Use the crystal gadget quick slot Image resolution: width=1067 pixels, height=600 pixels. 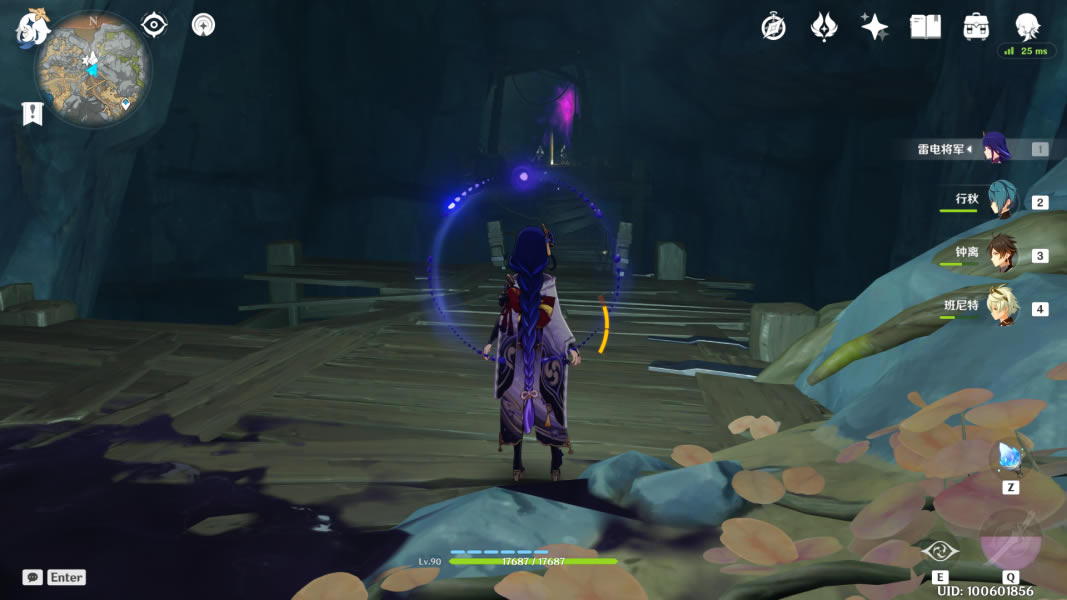coord(1009,459)
